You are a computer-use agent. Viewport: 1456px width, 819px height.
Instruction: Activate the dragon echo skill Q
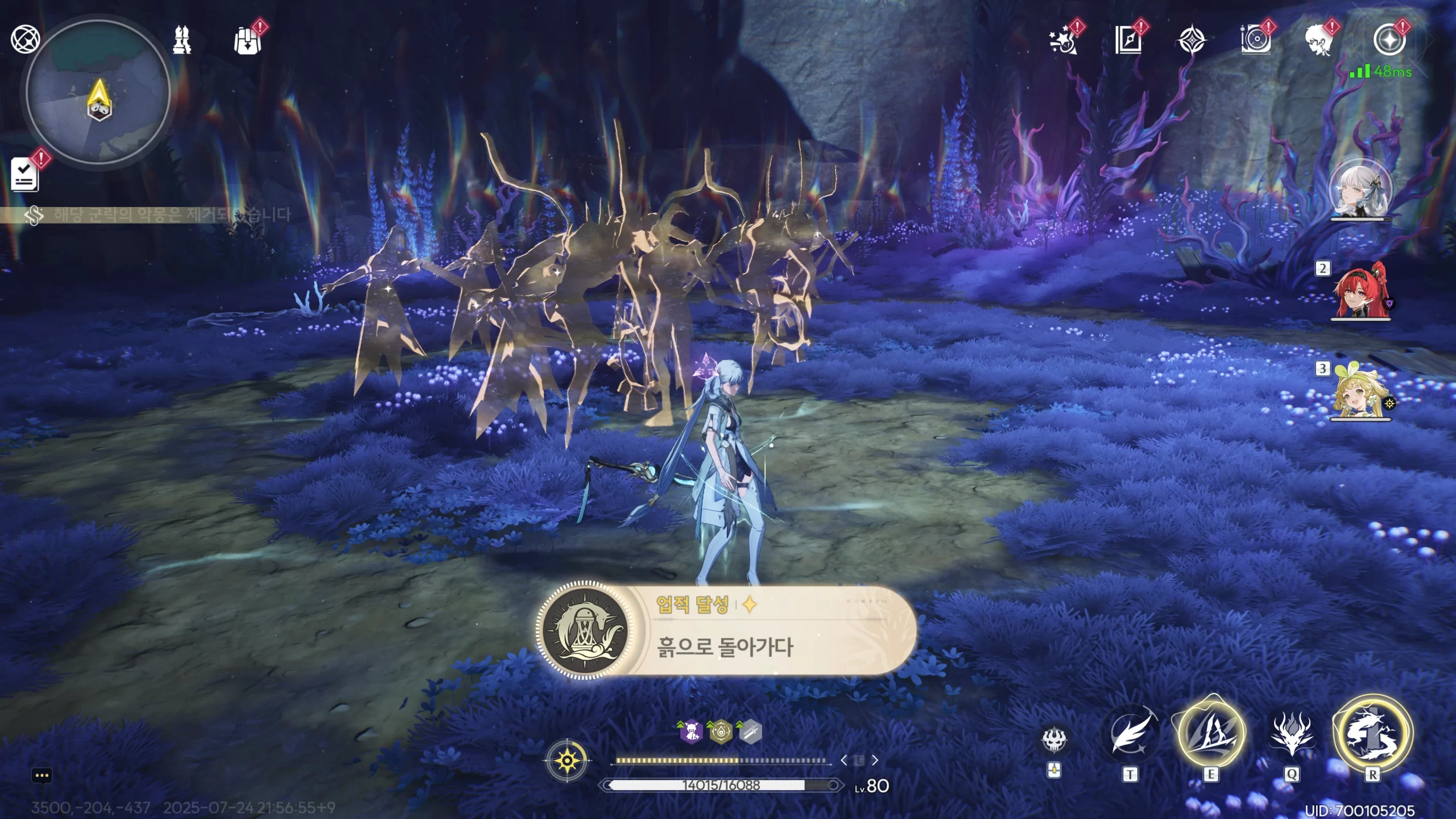tap(1292, 734)
